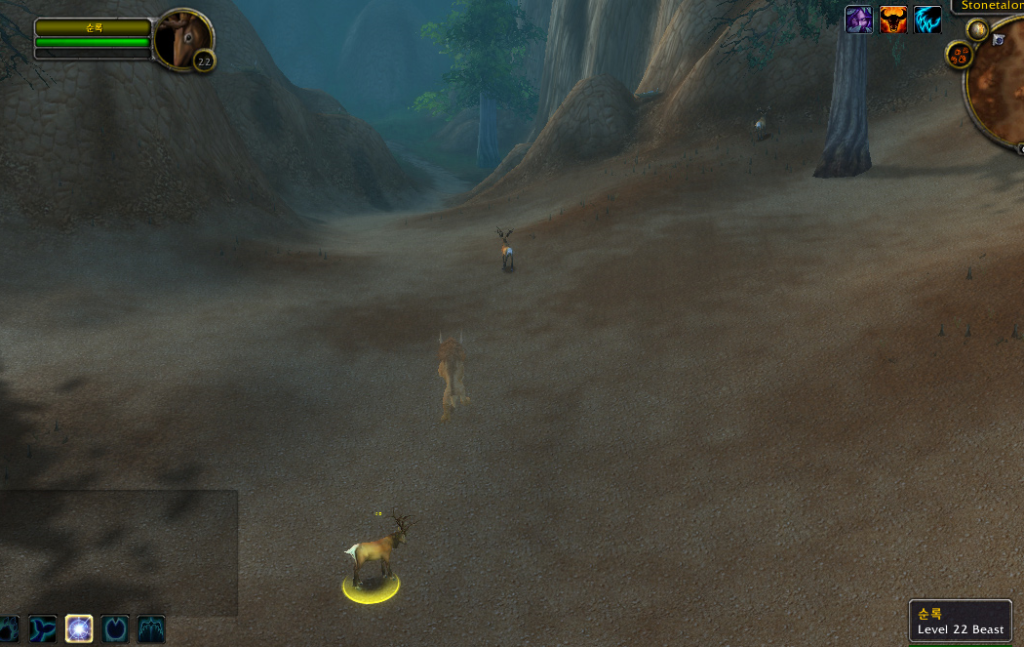Toggle the minimap tracking button with orange paw prints

[x=959, y=54]
